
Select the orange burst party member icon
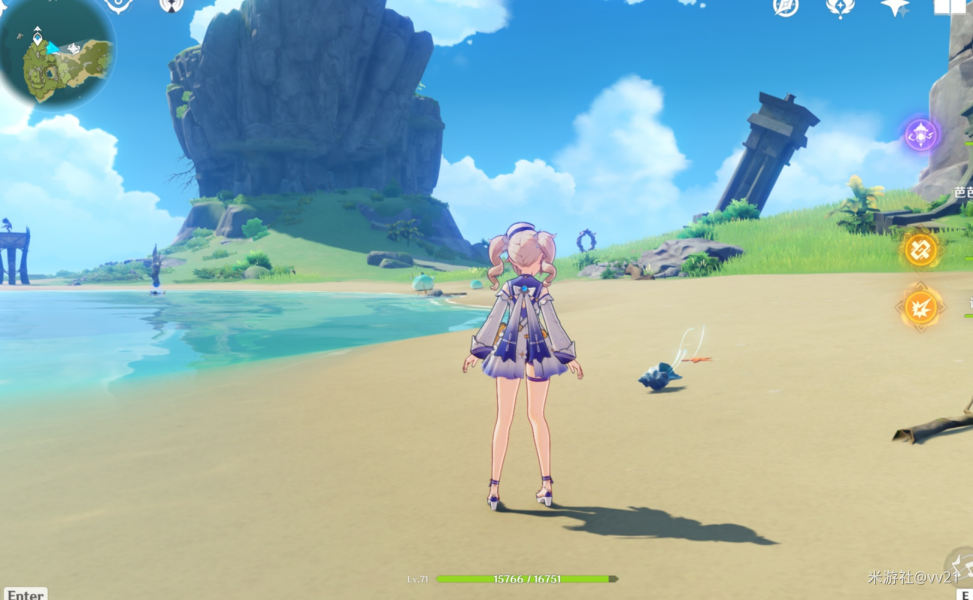[921, 308]
